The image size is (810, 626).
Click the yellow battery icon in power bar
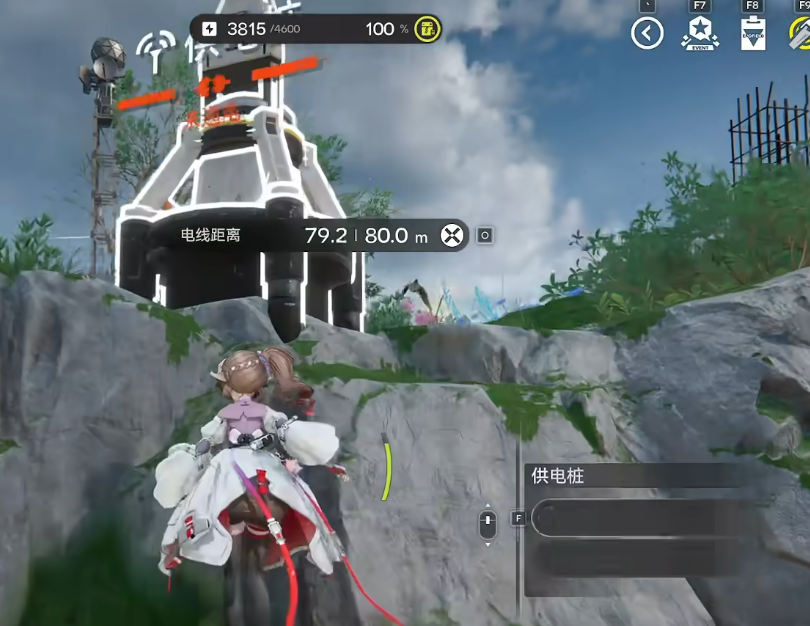(x=427, y=29)
